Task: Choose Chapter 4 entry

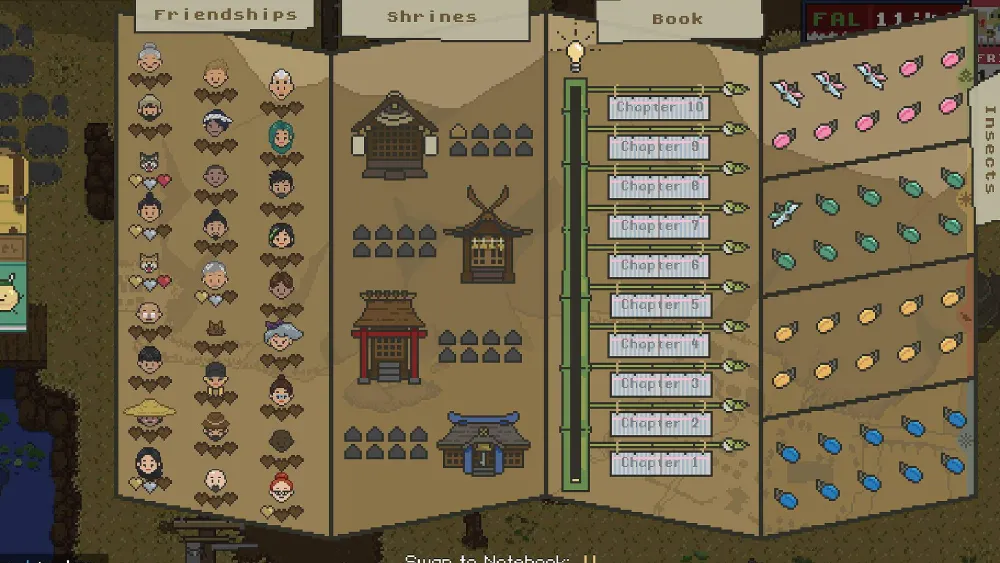Action: coord(660,345)
